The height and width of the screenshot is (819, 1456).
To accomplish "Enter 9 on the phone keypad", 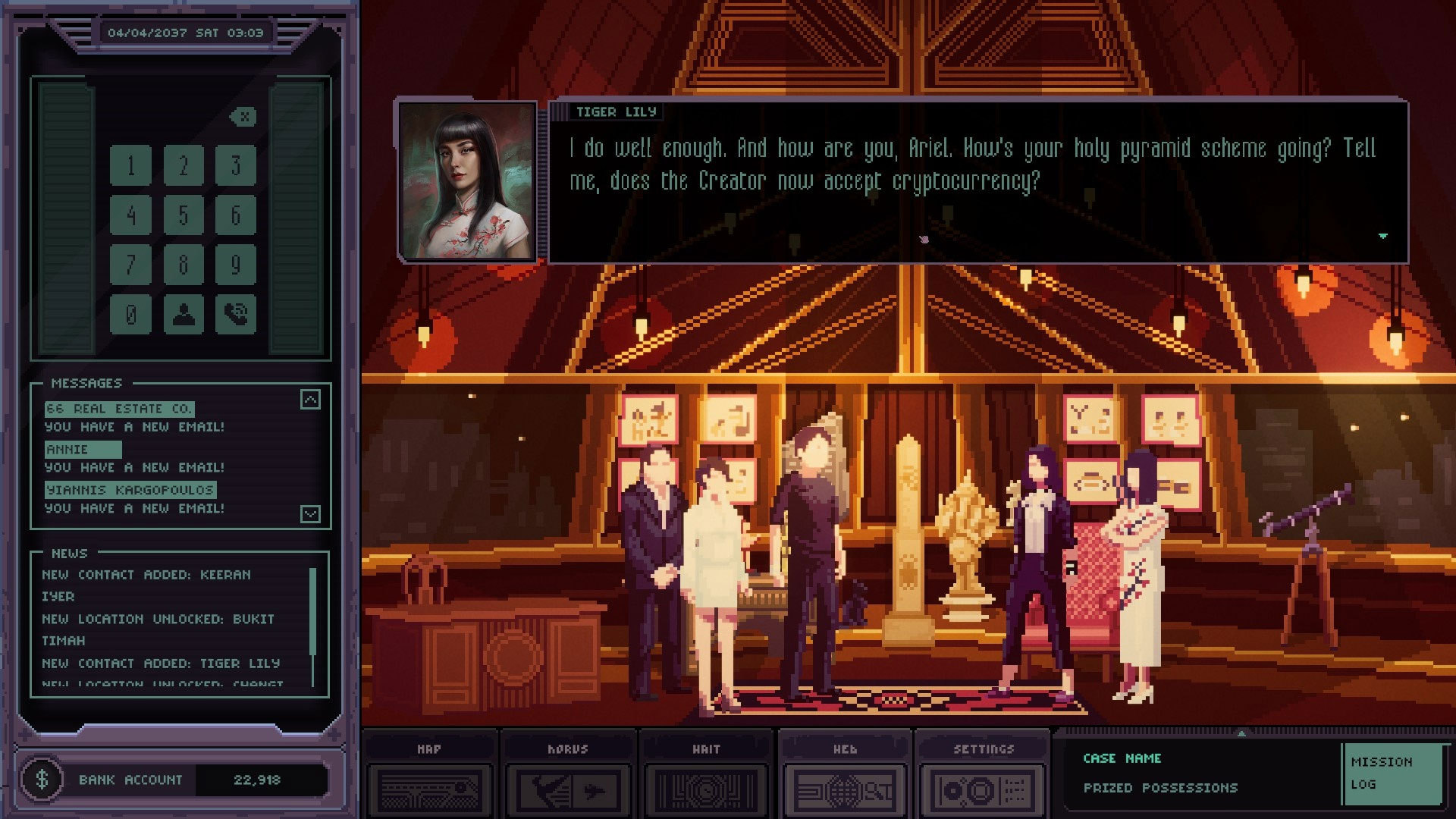I will (235, 265).
